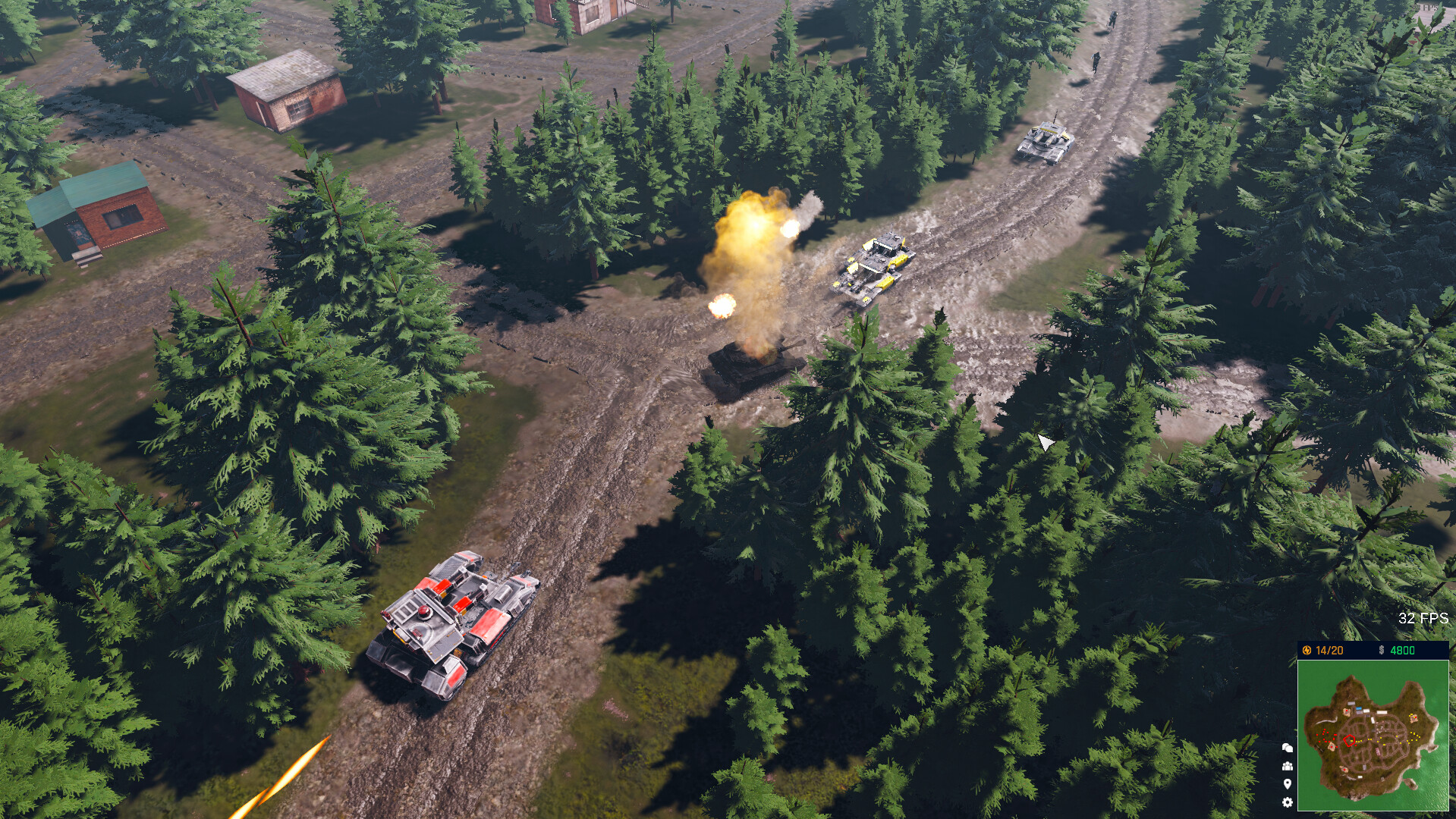The image size is (1456, 819).
Task: Click the red enemy zone outline on the minimap
Action: pyautogui.click(x=1349, y=740)
